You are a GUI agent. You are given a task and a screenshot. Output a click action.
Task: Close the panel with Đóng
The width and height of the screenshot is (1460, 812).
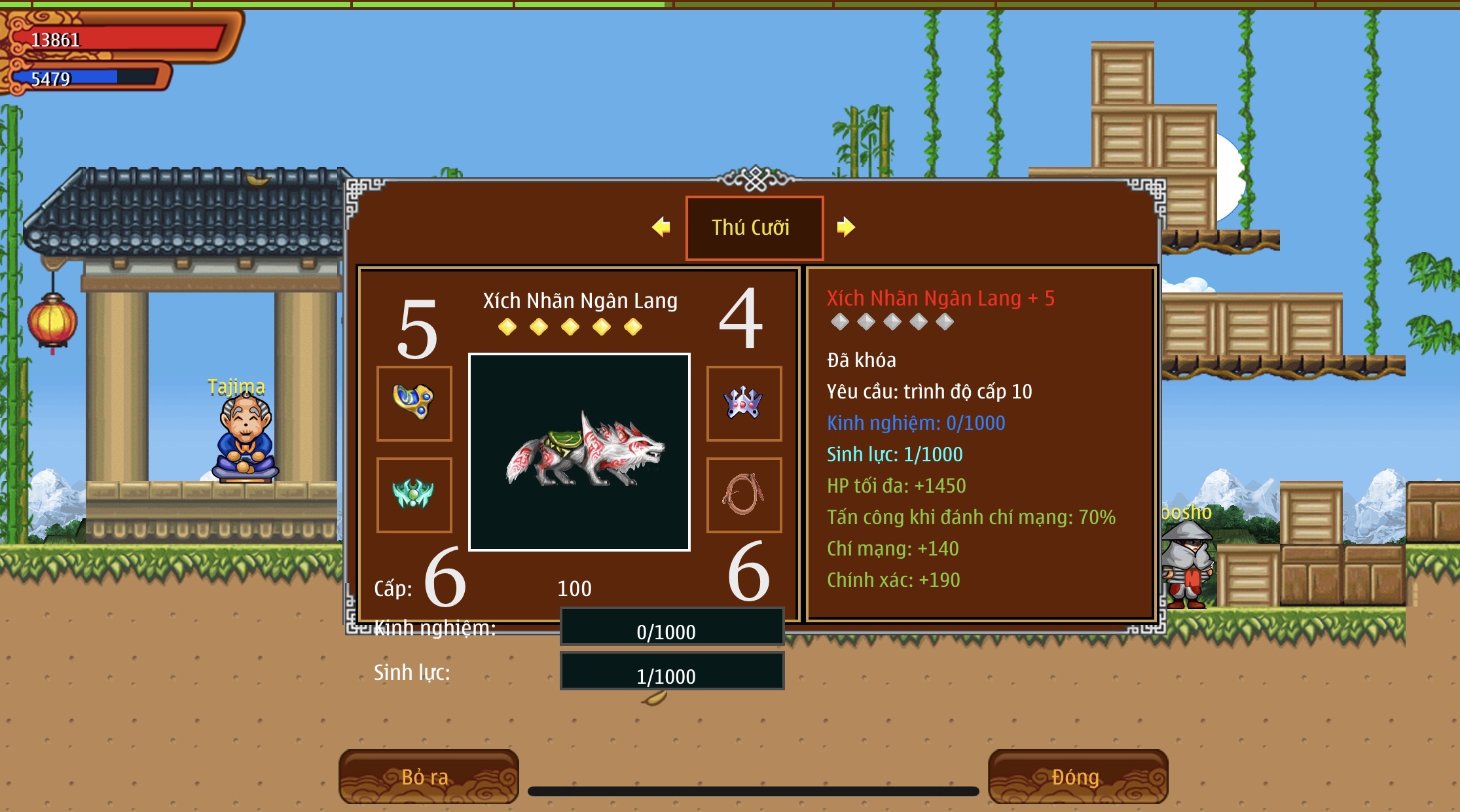(x=1077, y=777)
